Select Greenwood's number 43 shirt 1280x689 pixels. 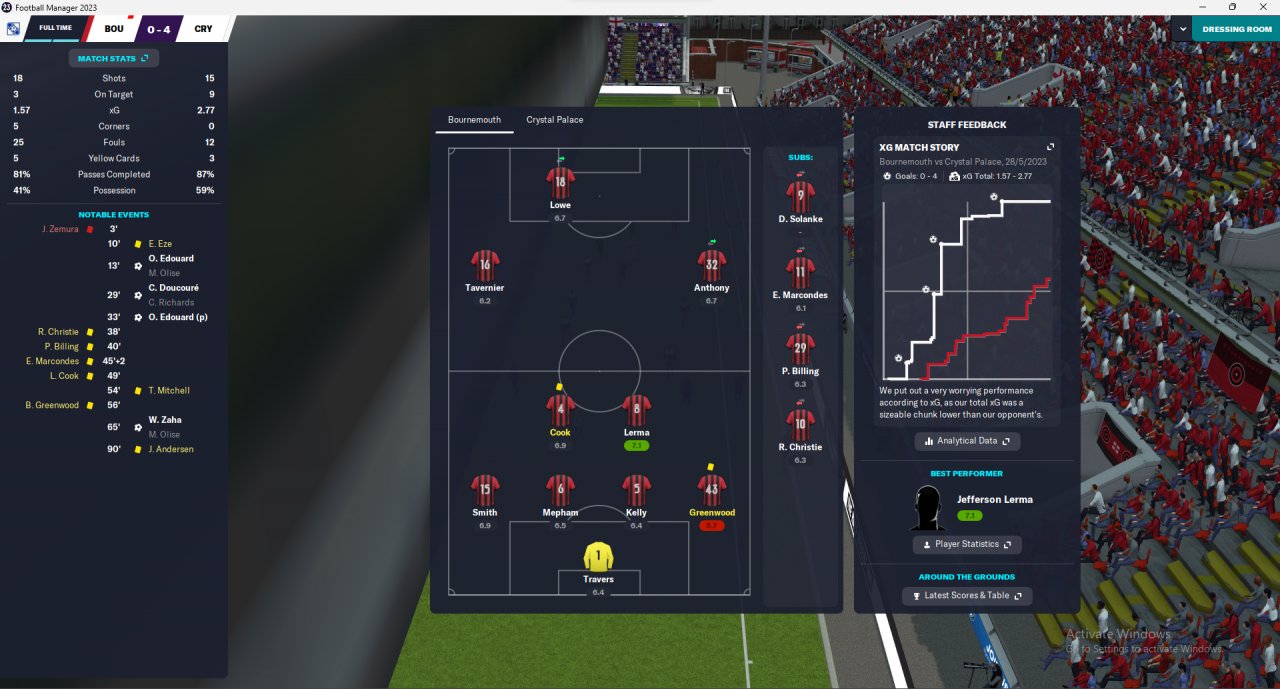711,489
